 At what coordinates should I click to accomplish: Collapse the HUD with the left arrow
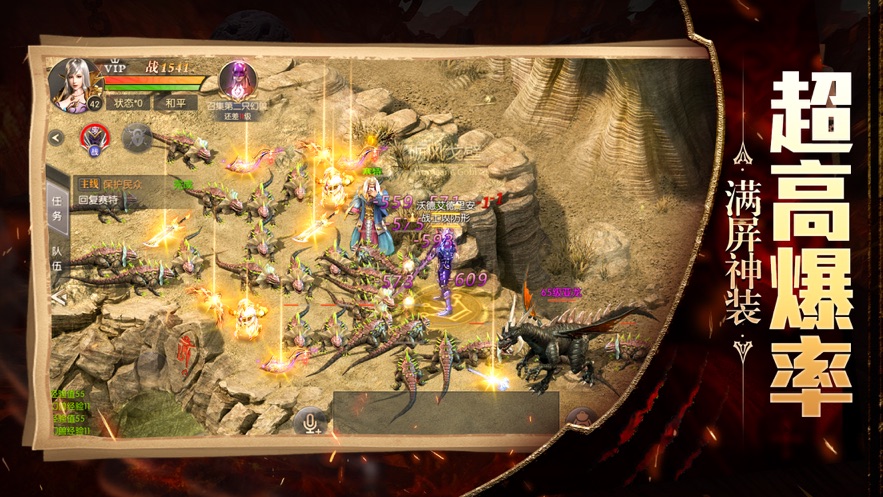(x=57, y=138)
